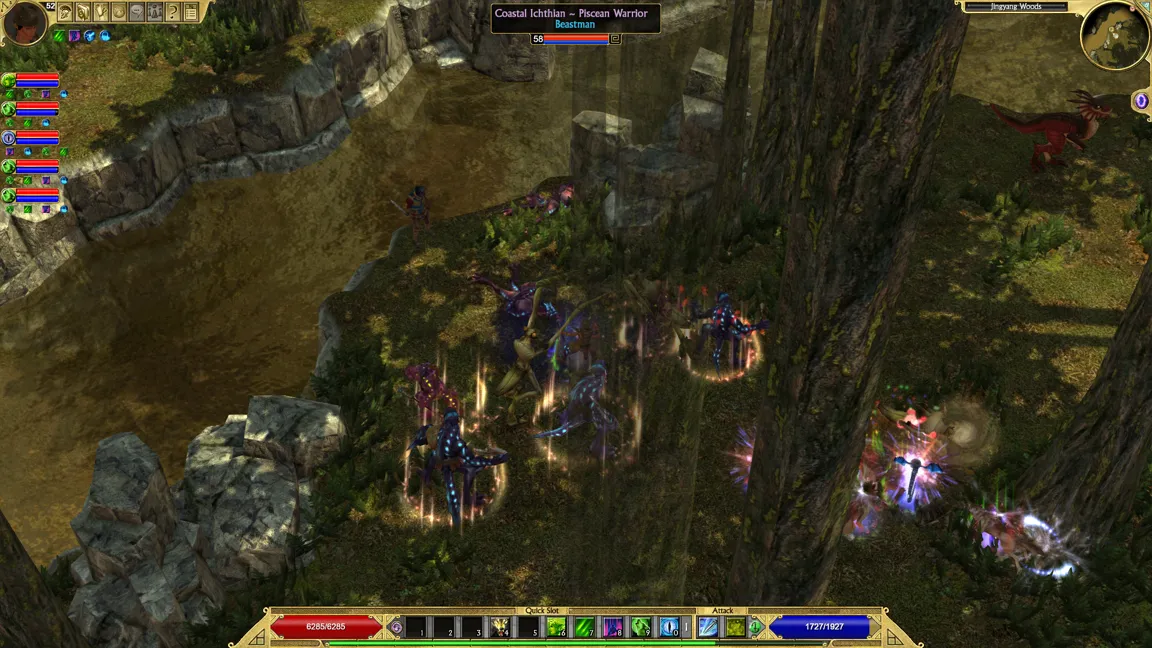Activate the green skill in quick slot 6
1152x648 pixels.
[x=556, y=627]
